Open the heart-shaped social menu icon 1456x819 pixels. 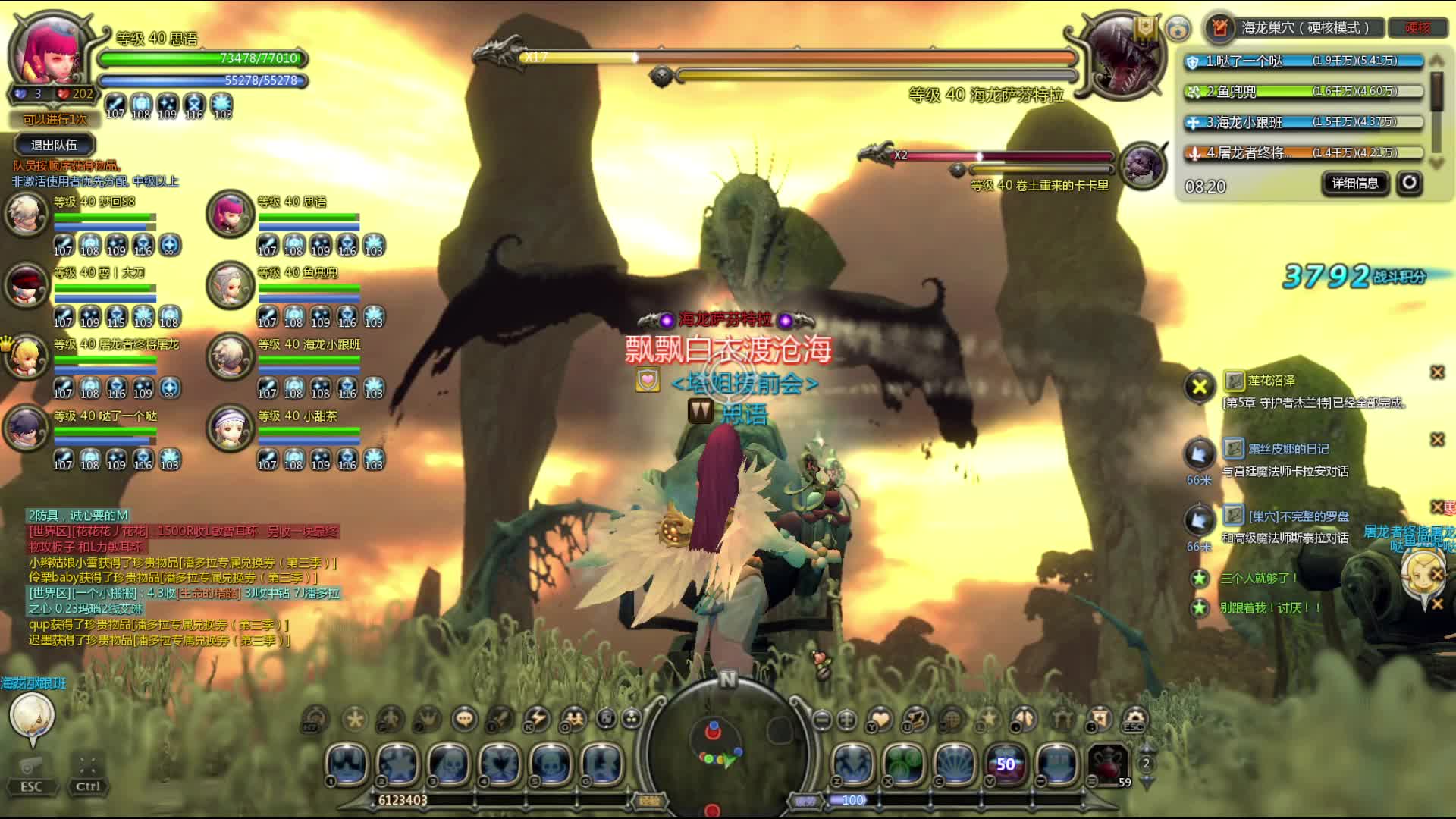[x=880, y=718]
